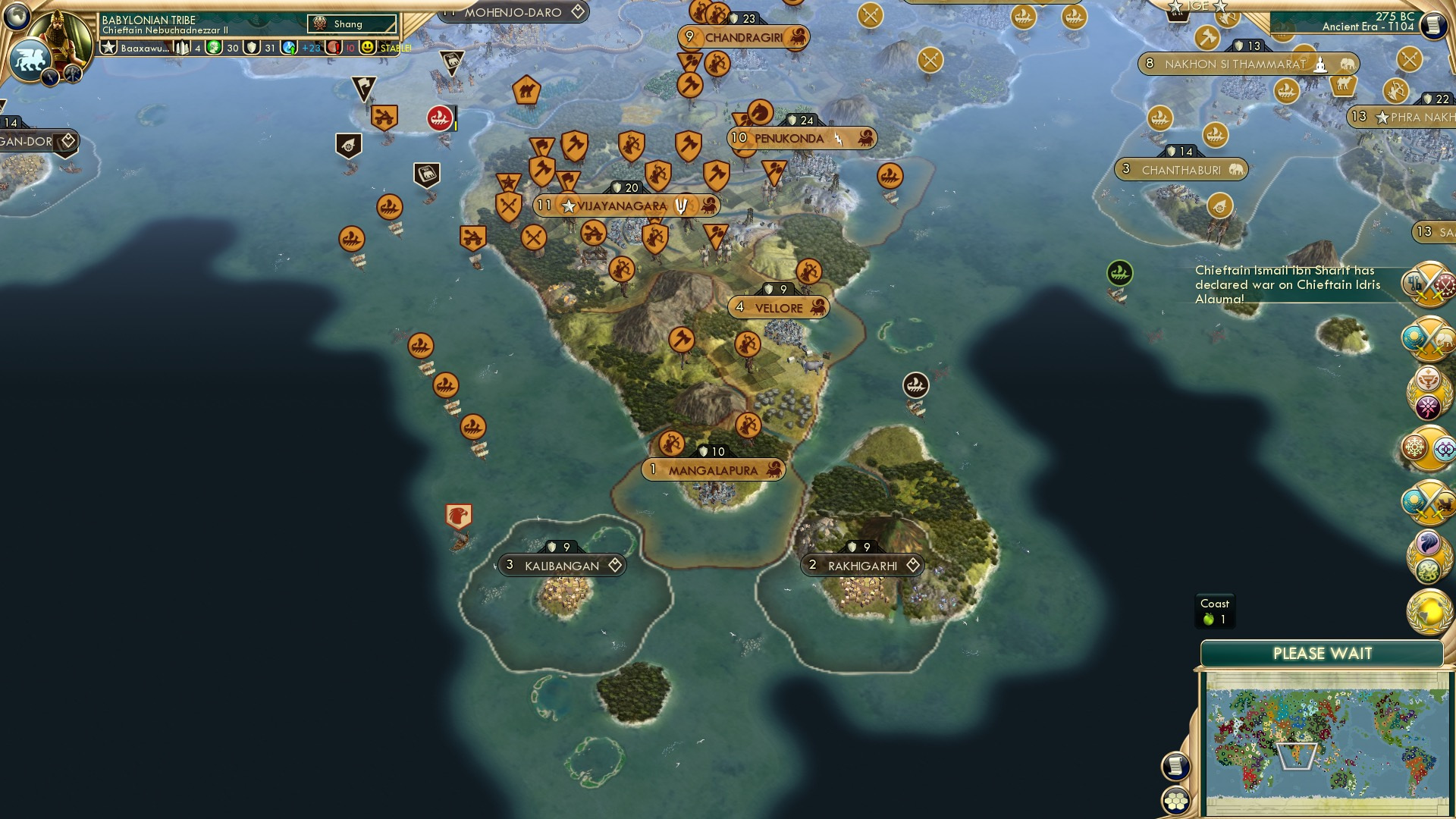The height and width of the screenshot is (819, 1456).
Task: Click the gold treasury coin icon
Action: click(215, 48)
